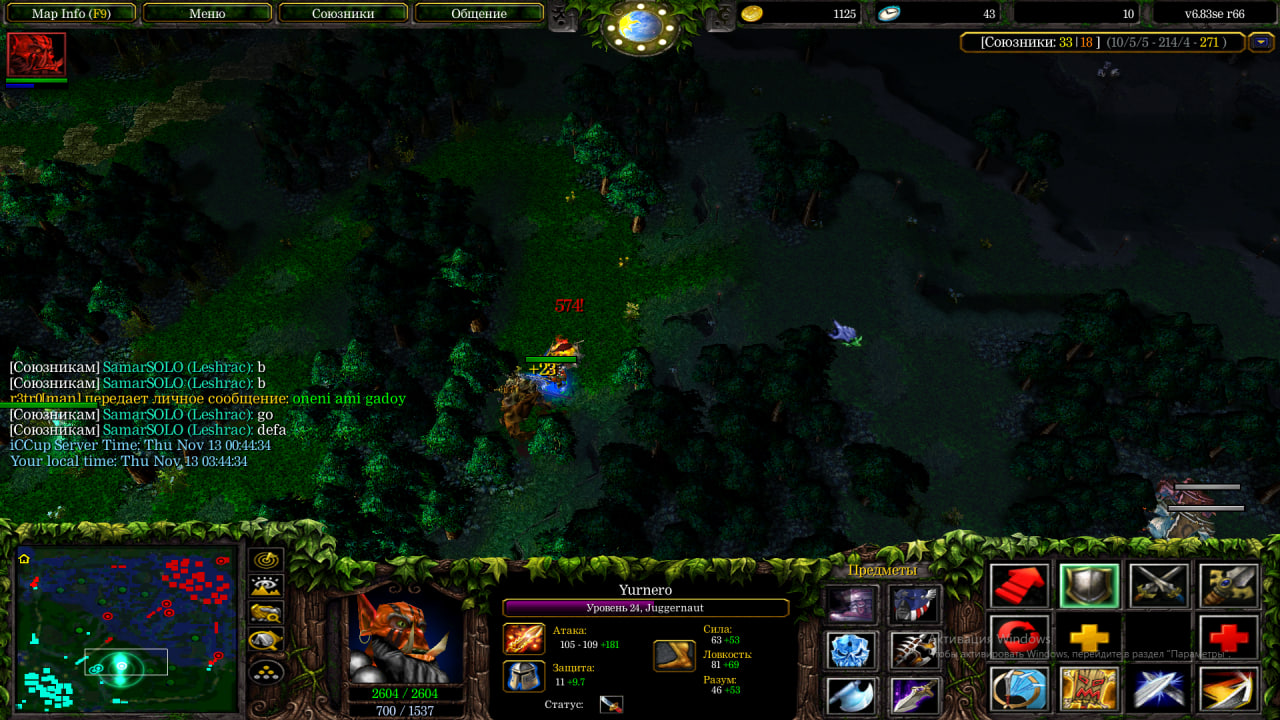Viewport: 1280px width, 720px height.
Task: Collapse the Союзники scoreboard with arrow button
Action: pos(1261,42)
